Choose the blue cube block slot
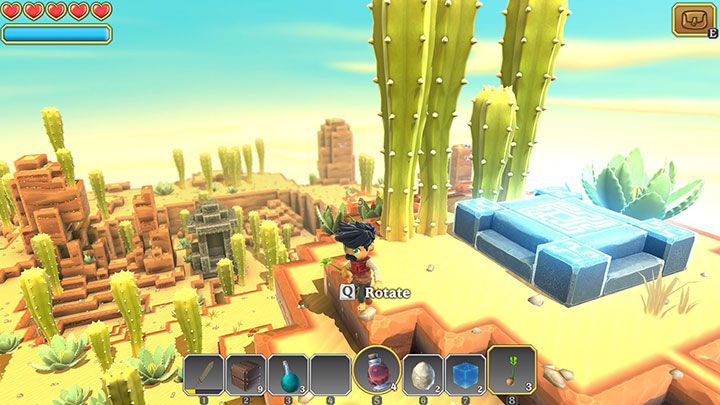 pyautogui.click(x=465, y=376)
